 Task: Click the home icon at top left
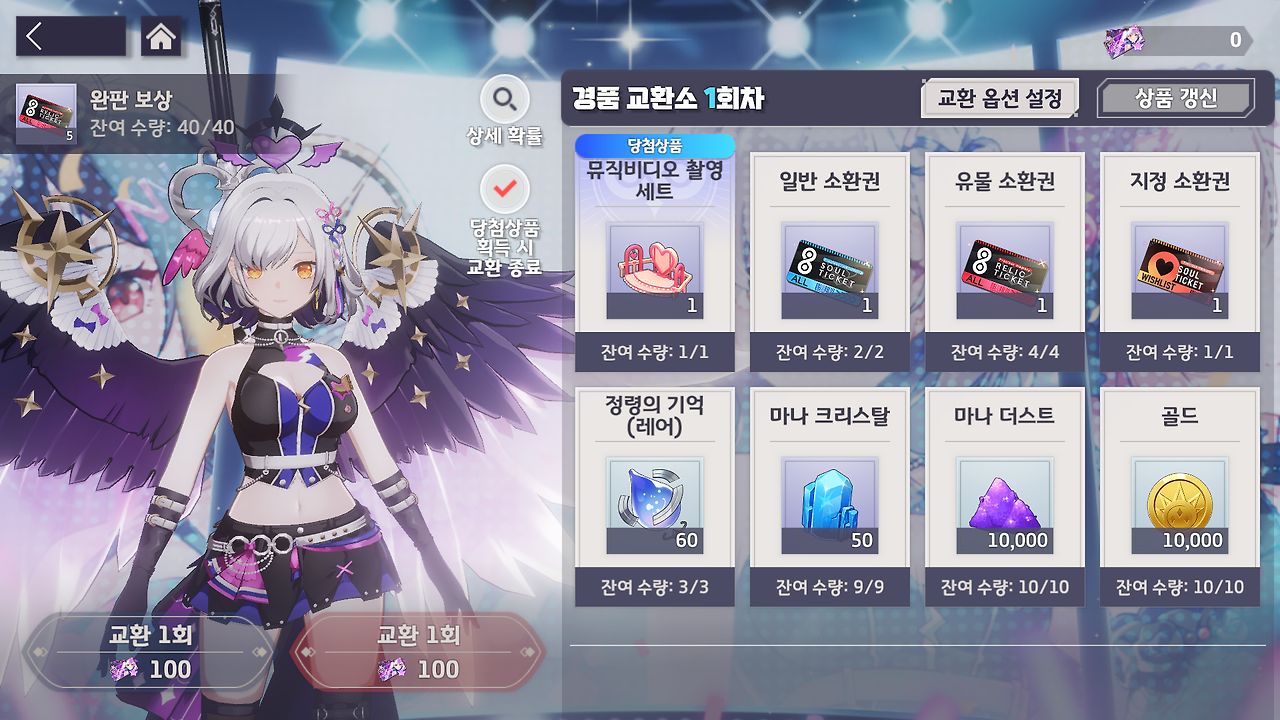(x=158, y=36)
